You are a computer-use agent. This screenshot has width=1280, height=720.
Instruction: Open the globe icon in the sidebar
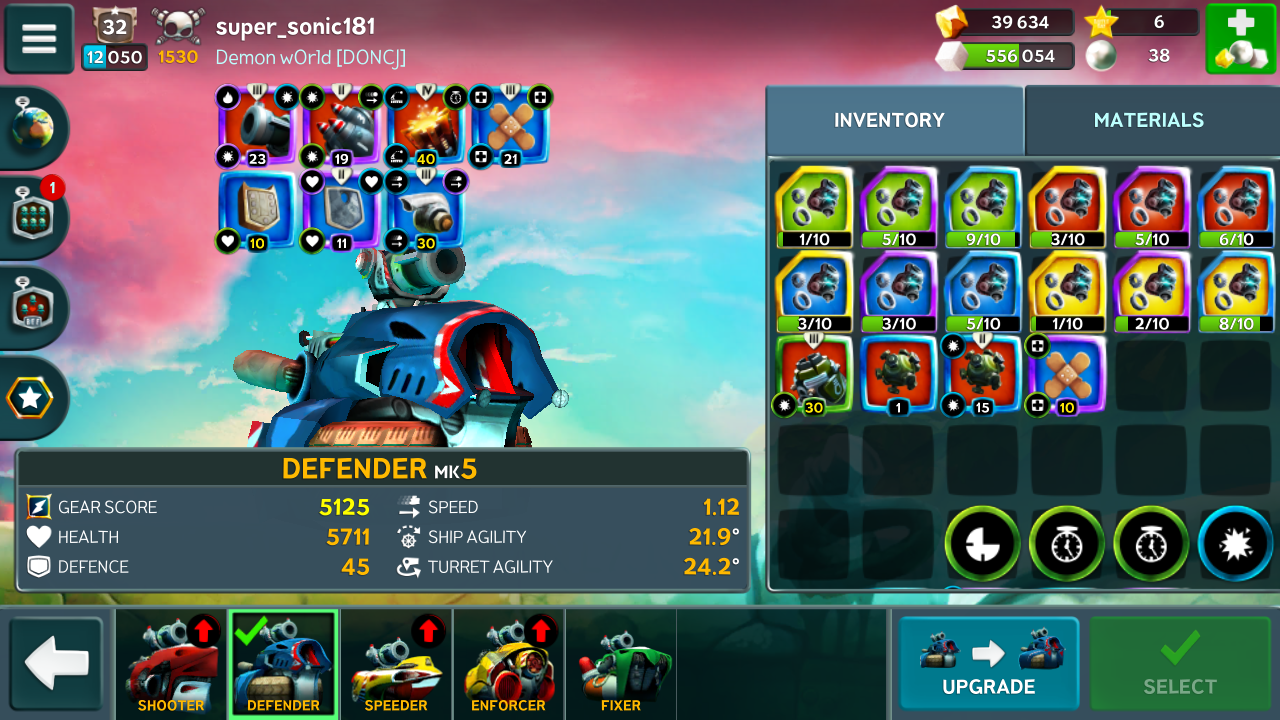pos(32,128)
